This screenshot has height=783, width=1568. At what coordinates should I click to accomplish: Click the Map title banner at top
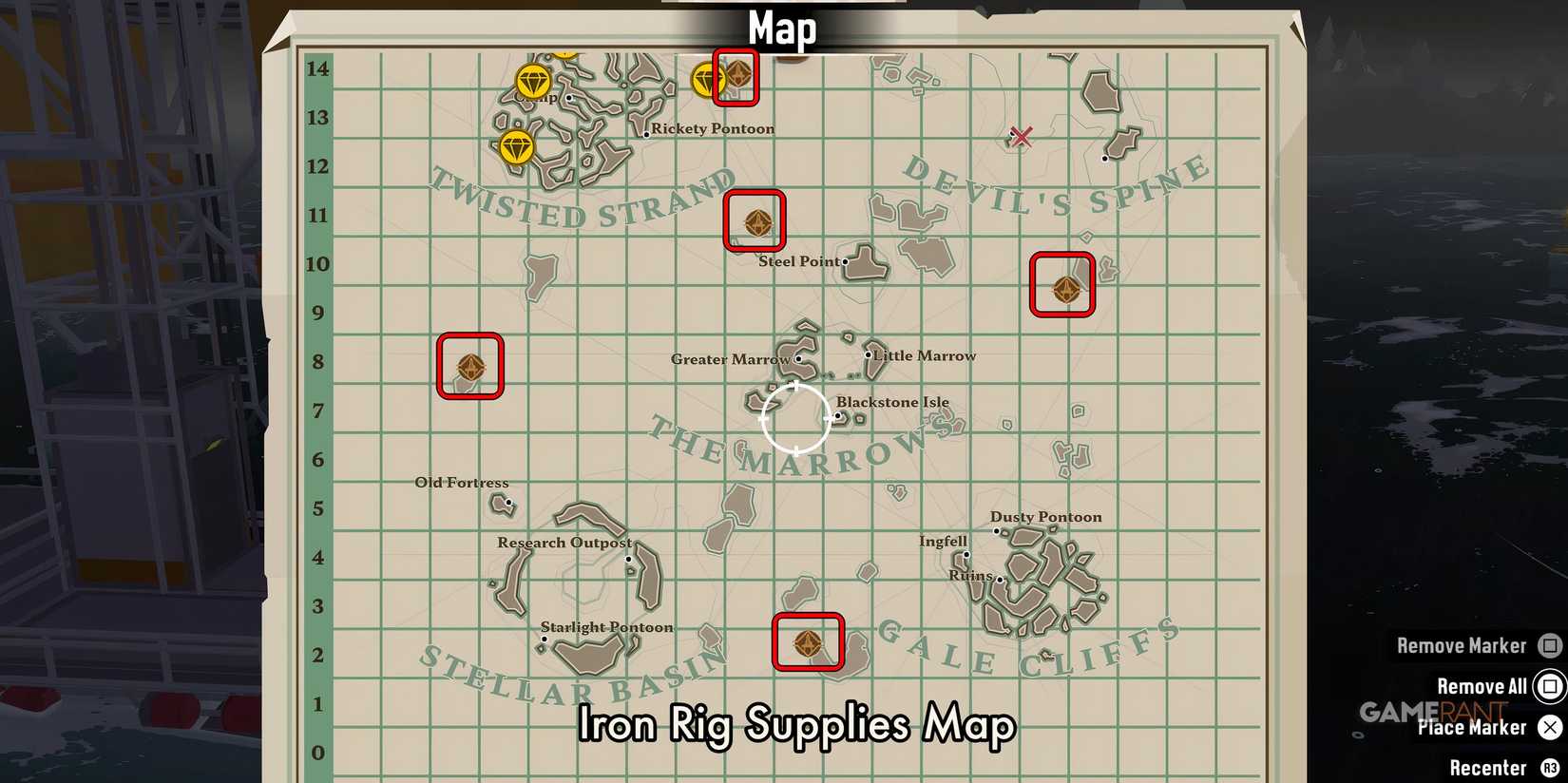pyautogui.click(x=781, y=28)
